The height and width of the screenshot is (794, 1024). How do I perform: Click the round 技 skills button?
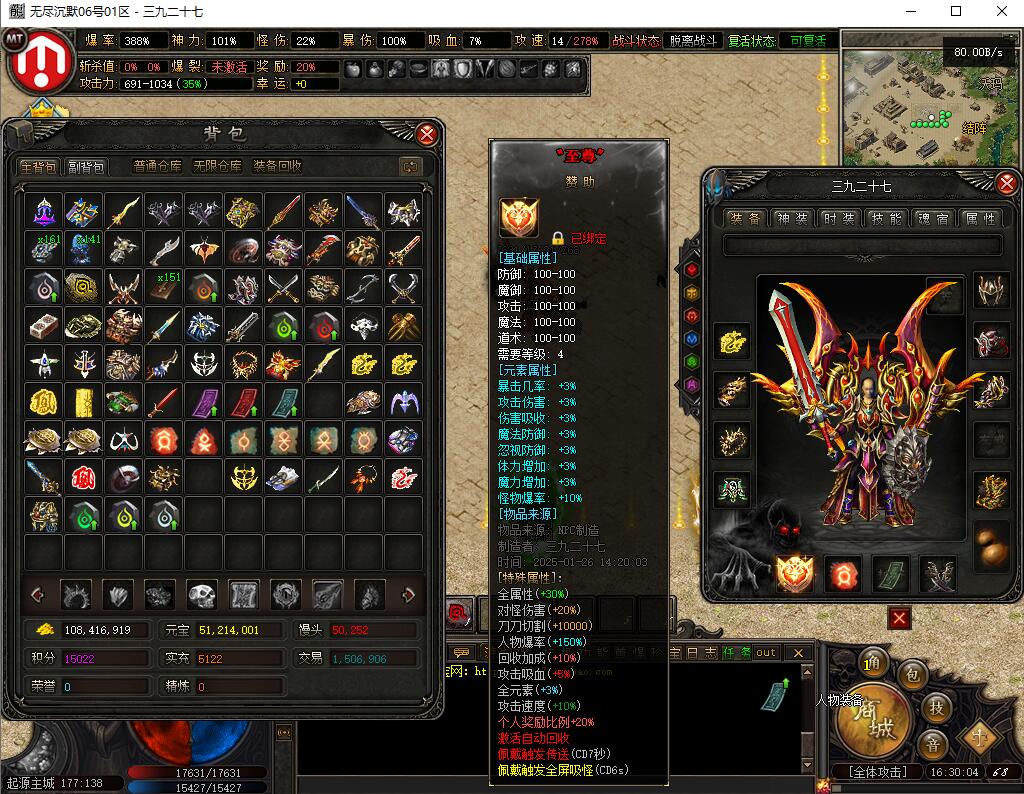[936, 707]
